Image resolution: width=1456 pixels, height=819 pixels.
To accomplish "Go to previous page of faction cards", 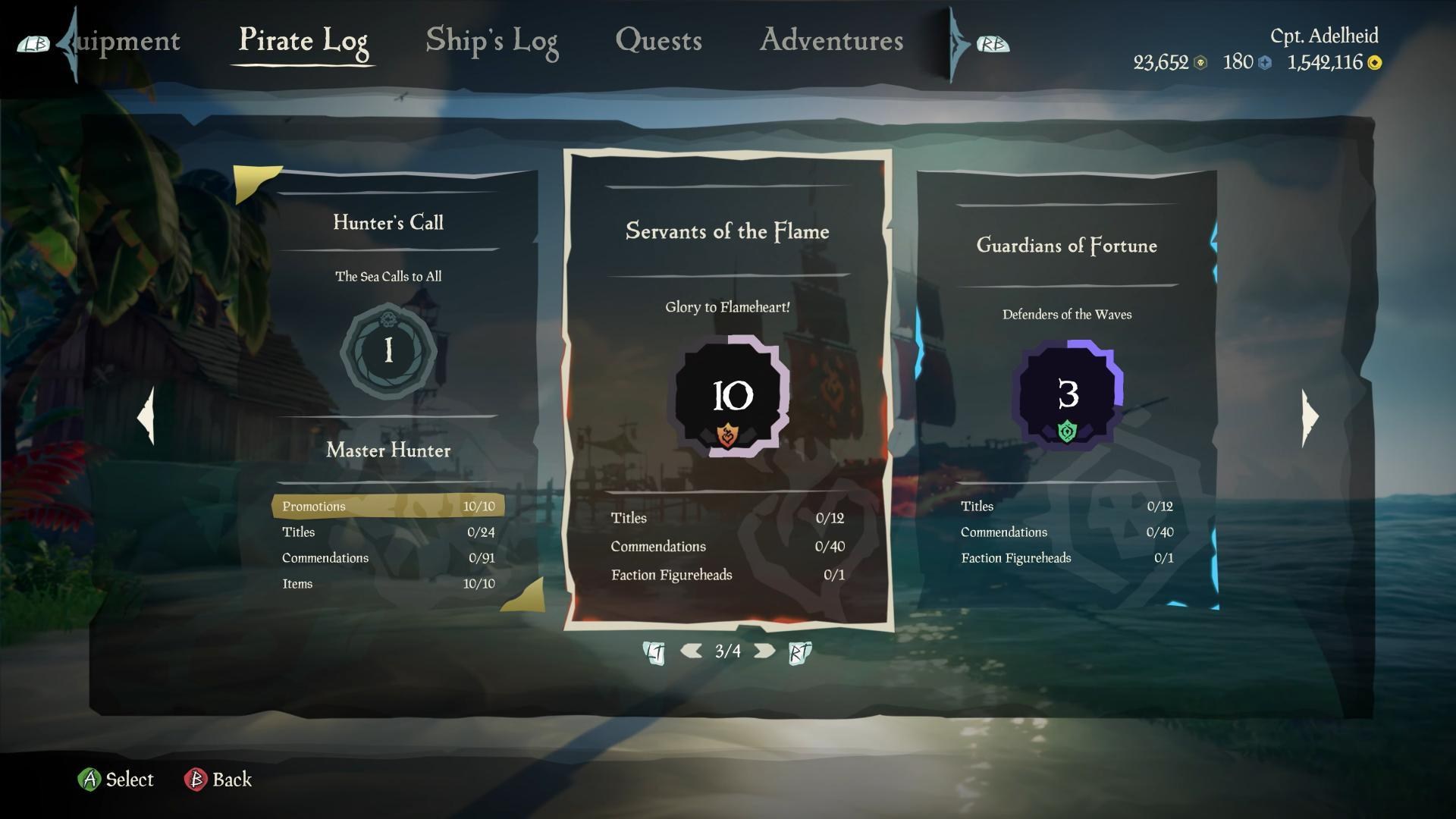I will point(691,651).
